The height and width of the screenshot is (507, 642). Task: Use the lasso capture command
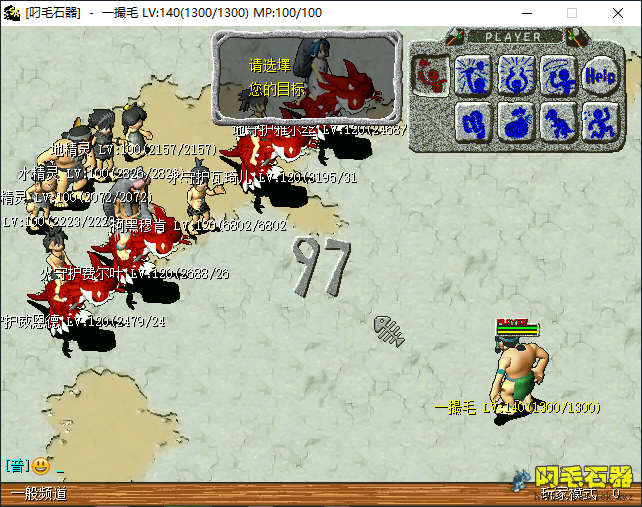[x=557, y=73]
